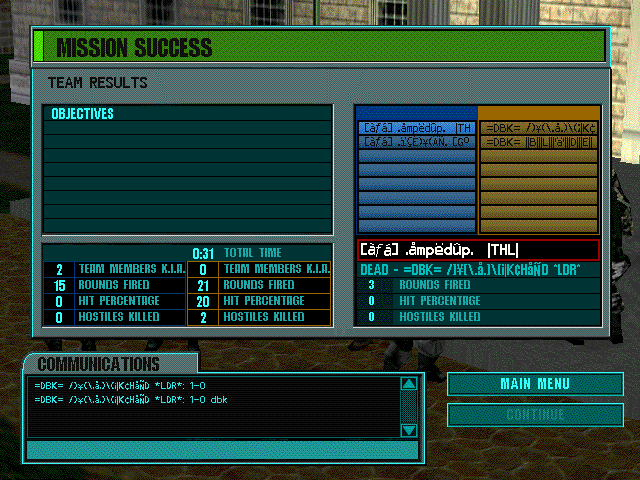Select the ämpëdüp |THL| blue team player row
The height and width of the screenshot is (480, 640).
tap(417, 128)
